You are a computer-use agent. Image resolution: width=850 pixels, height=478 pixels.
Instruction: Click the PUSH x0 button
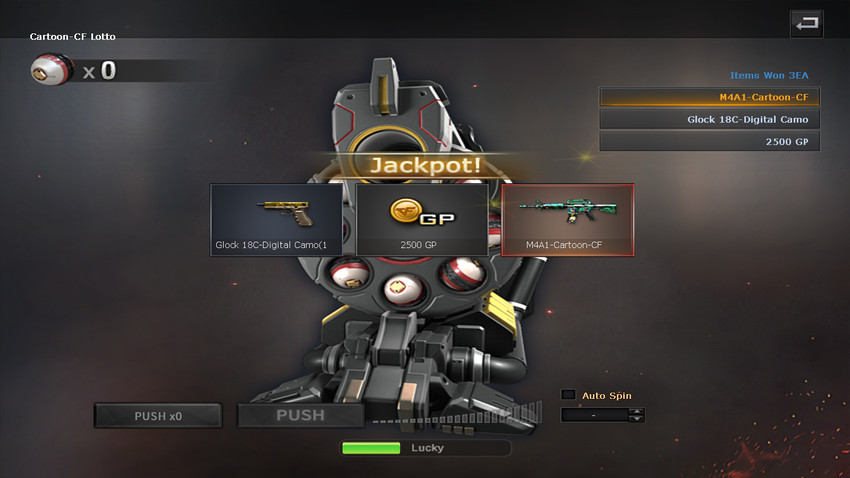coord(160,416)
